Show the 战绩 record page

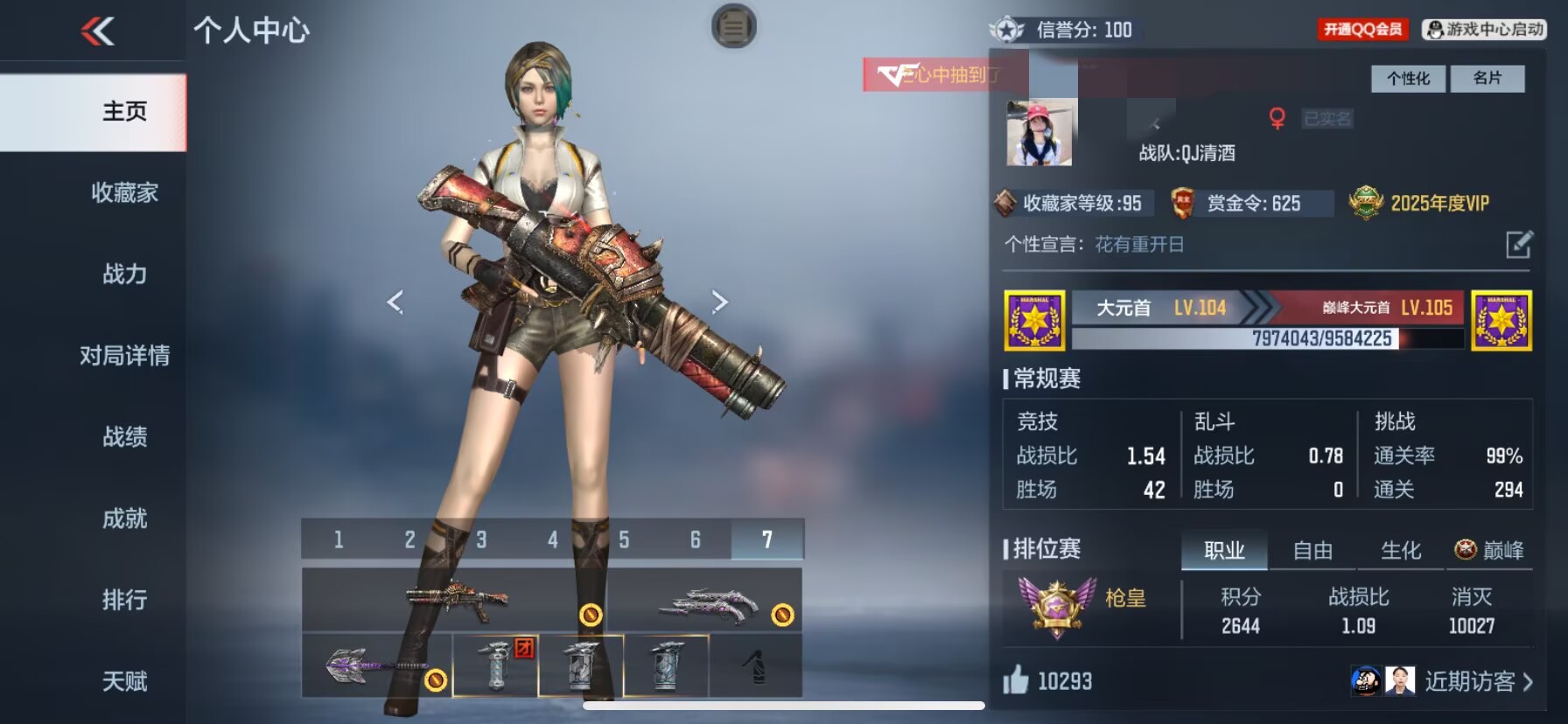(x=124, y=436)
